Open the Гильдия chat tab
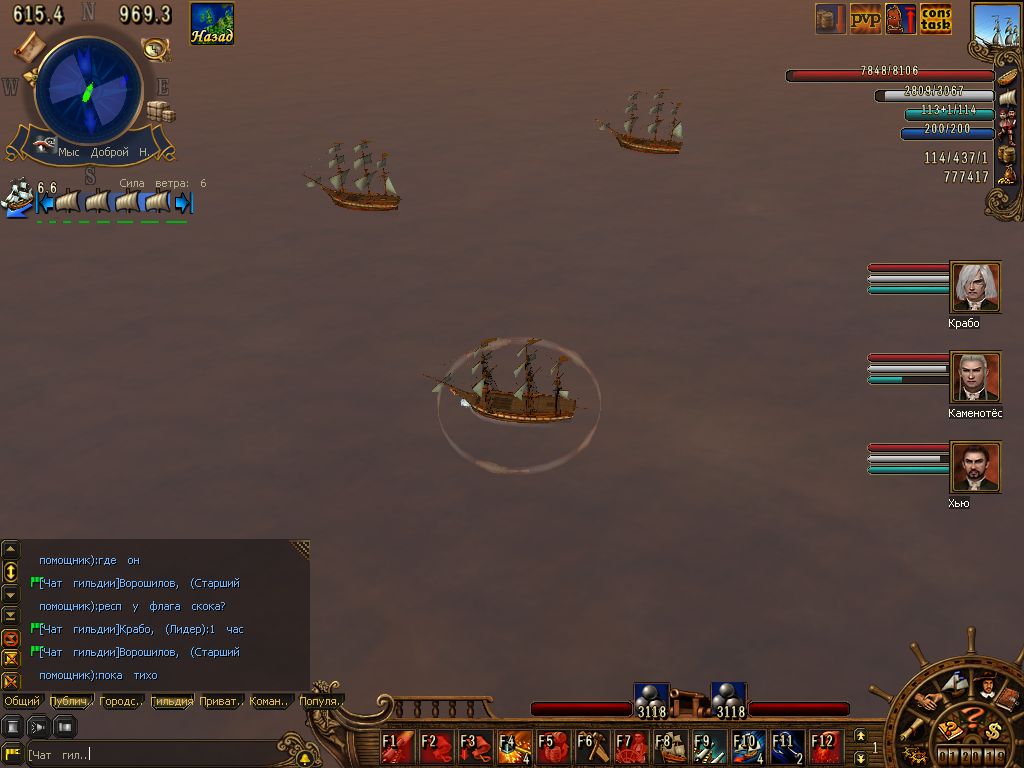 [172, 701]
